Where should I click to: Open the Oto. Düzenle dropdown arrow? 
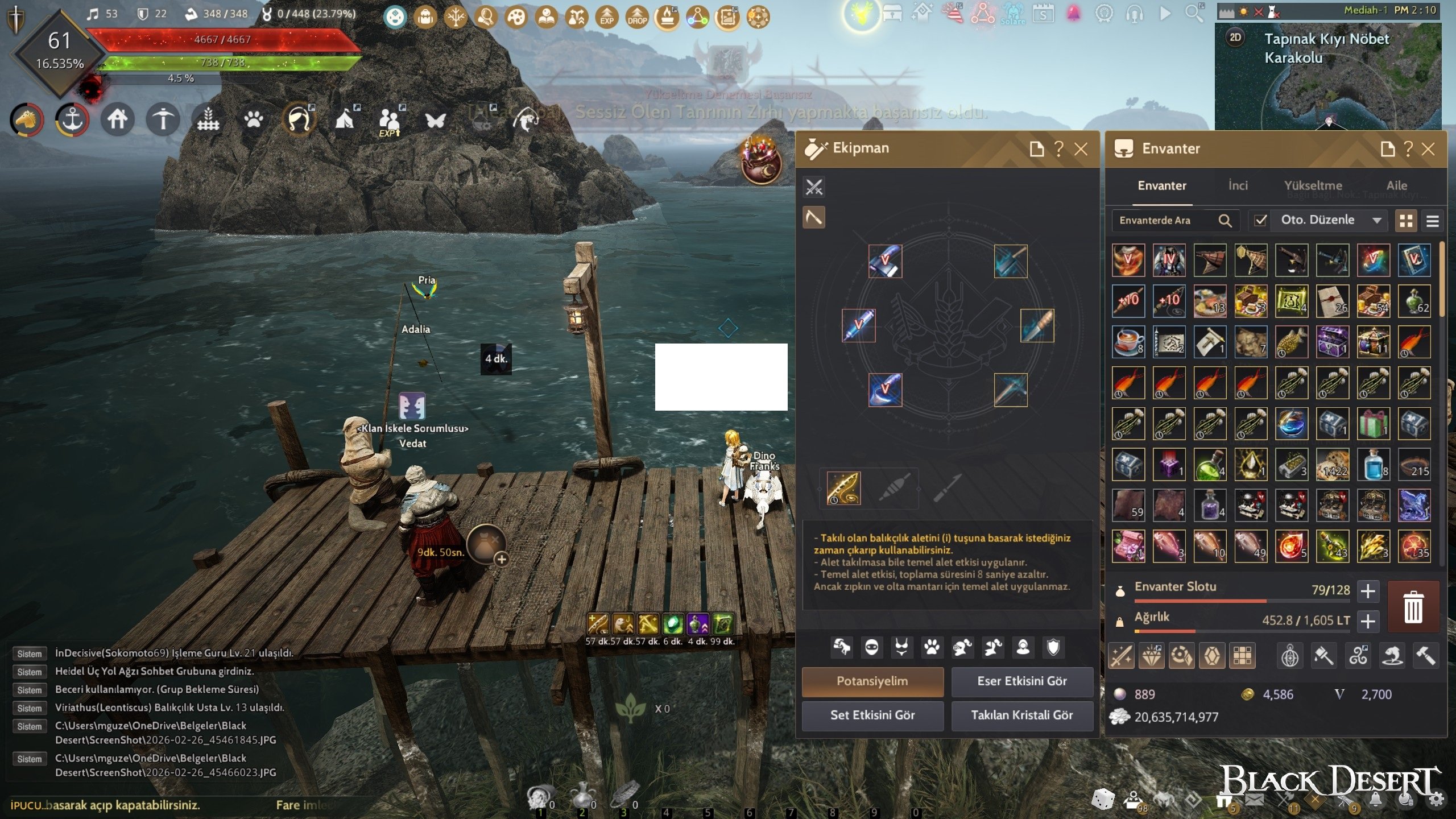[1377, 220]
